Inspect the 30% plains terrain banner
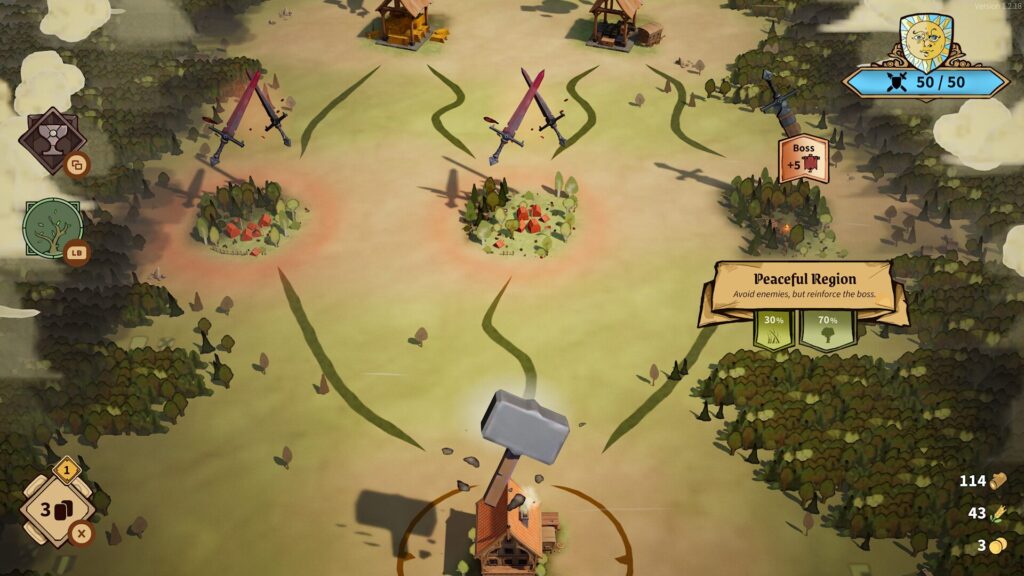The image size is (1024, 576). pos(773,327)
